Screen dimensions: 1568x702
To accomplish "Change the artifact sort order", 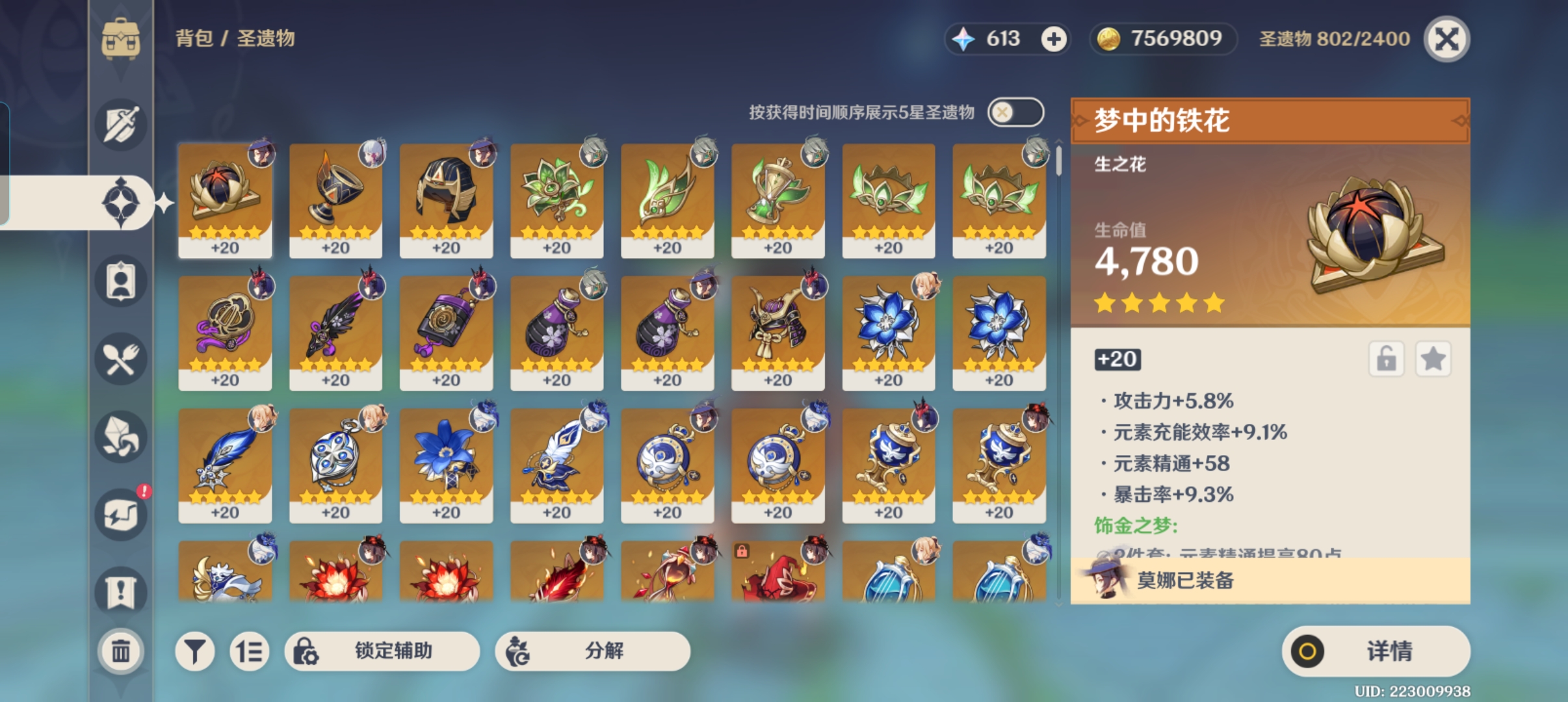I will [249, 651].
